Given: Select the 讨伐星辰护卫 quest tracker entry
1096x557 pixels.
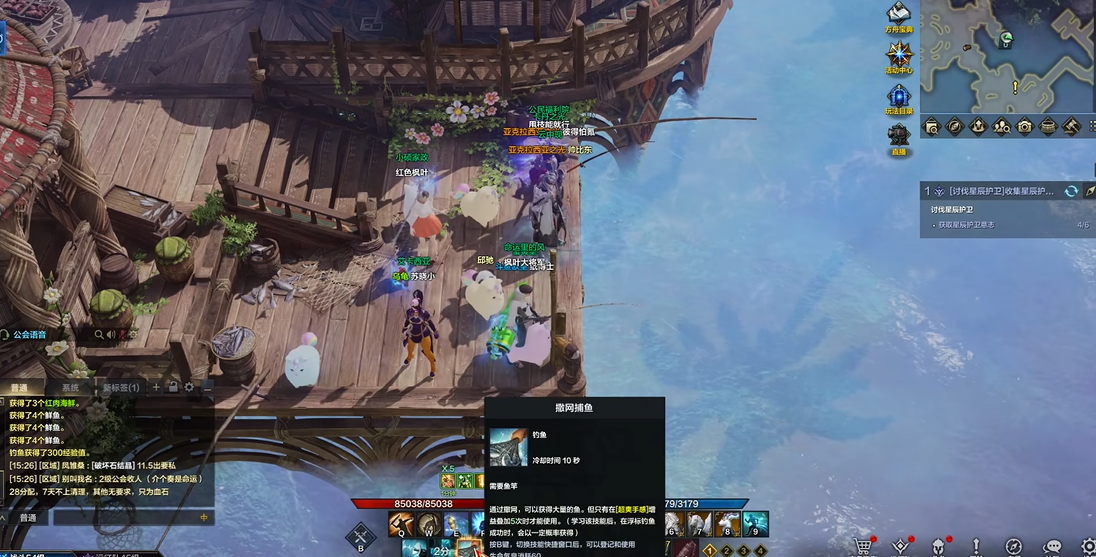Looking at the screenshot, I should (995, 191).
